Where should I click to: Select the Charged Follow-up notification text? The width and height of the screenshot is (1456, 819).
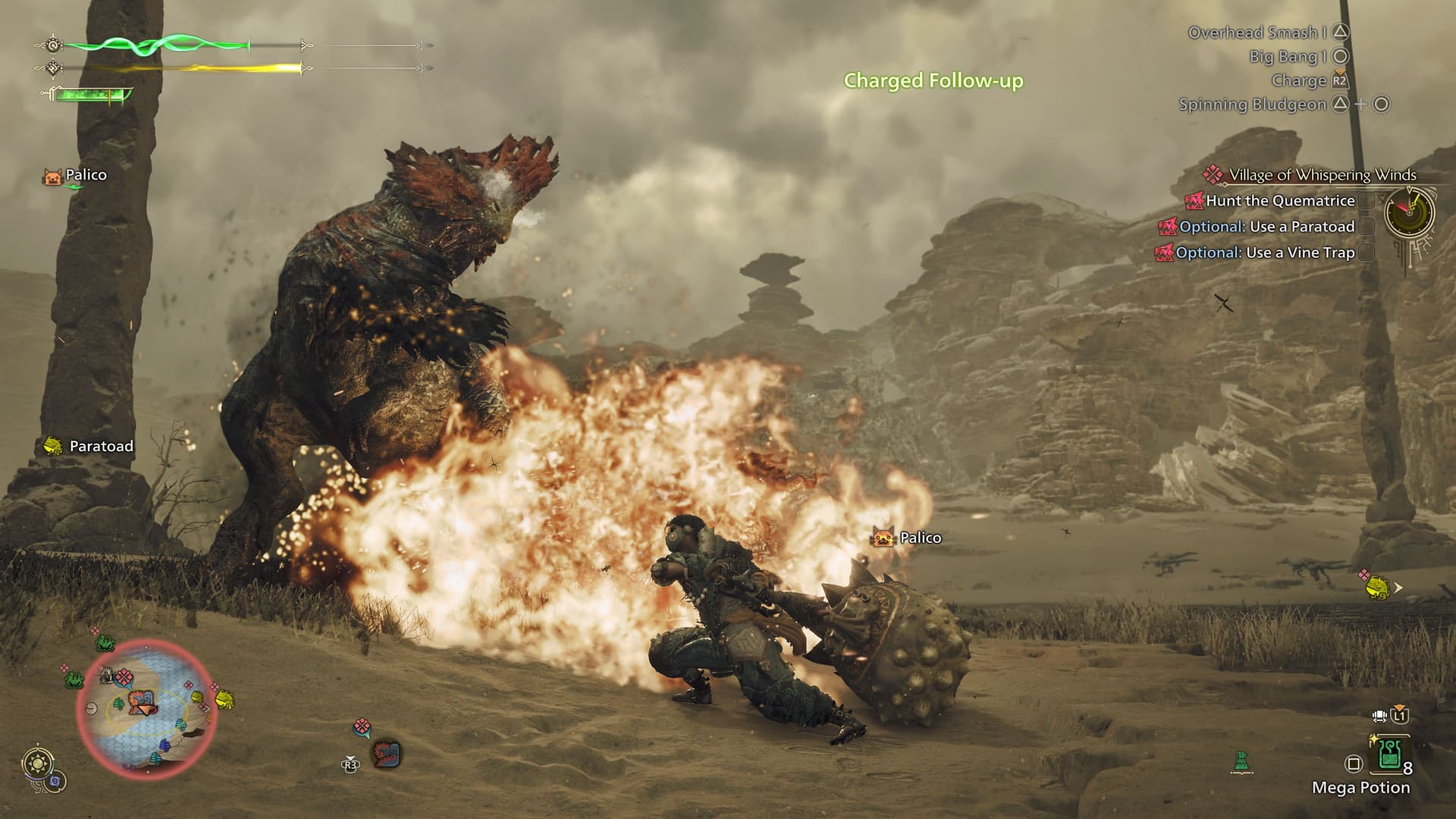point(934,80)
